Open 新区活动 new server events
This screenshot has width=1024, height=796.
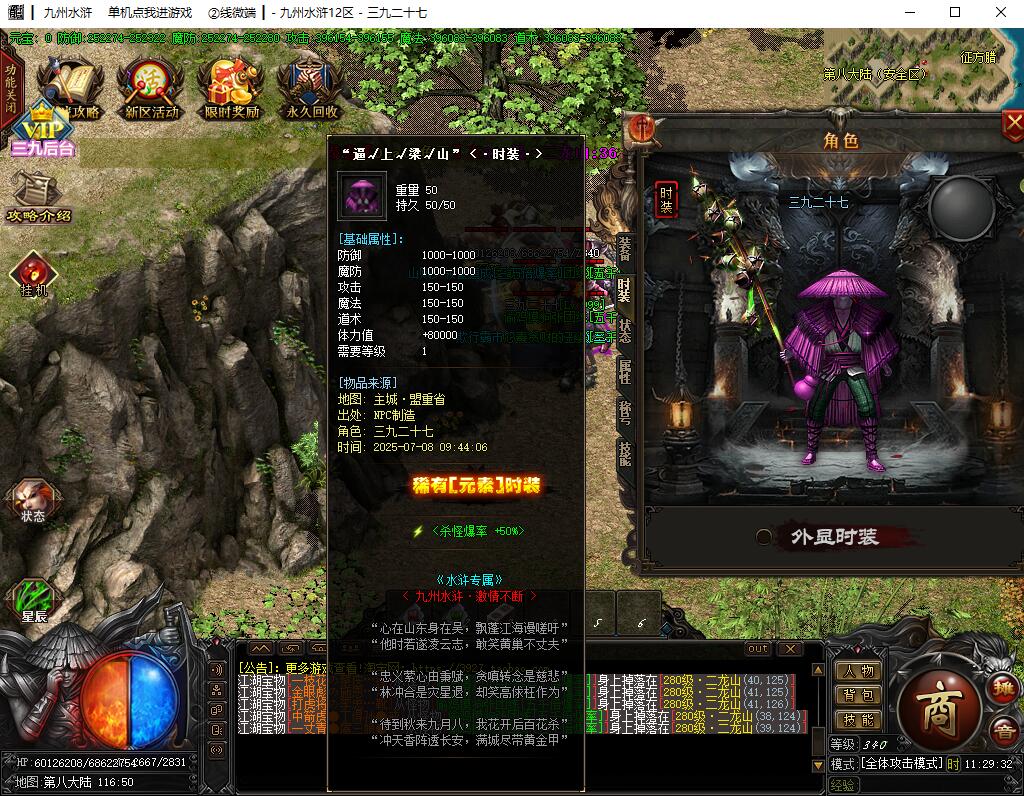click(x=151, y=88)
